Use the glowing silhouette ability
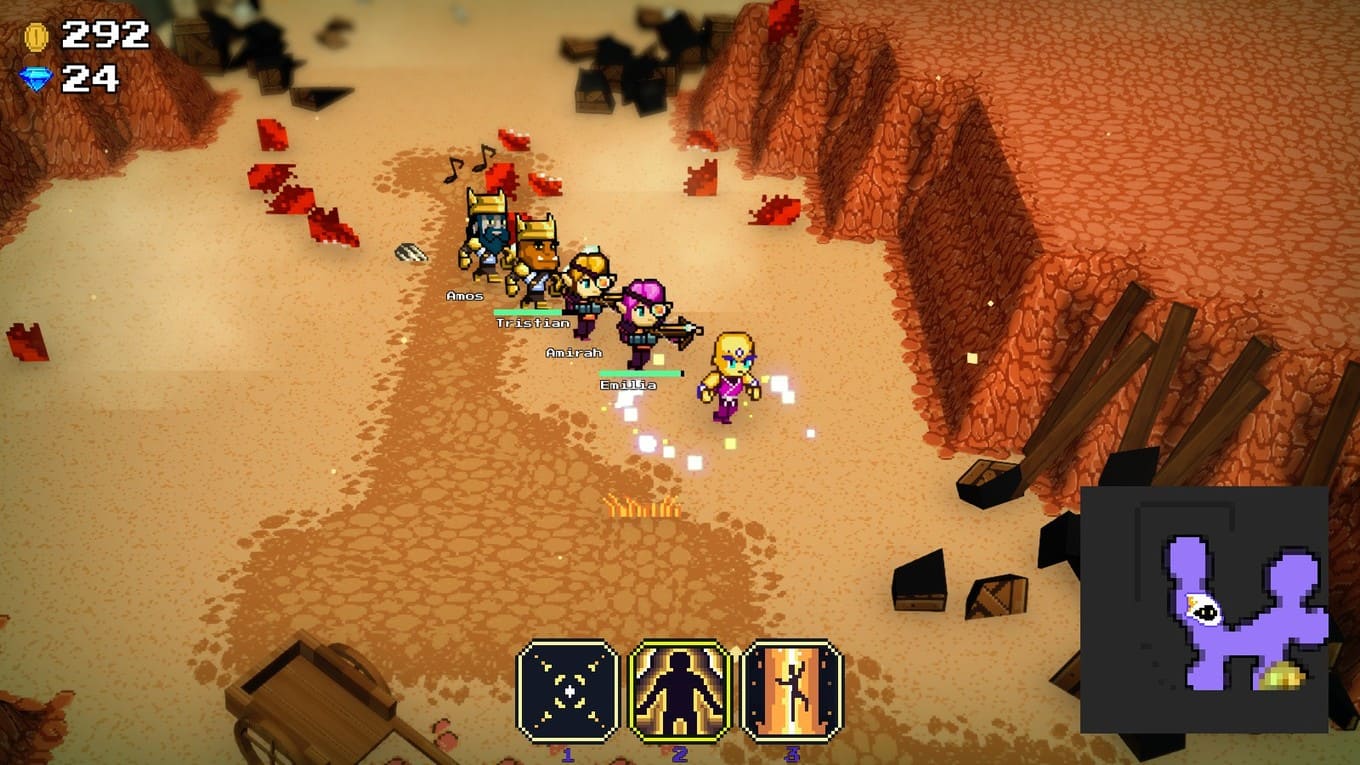 tap(680, 691)
